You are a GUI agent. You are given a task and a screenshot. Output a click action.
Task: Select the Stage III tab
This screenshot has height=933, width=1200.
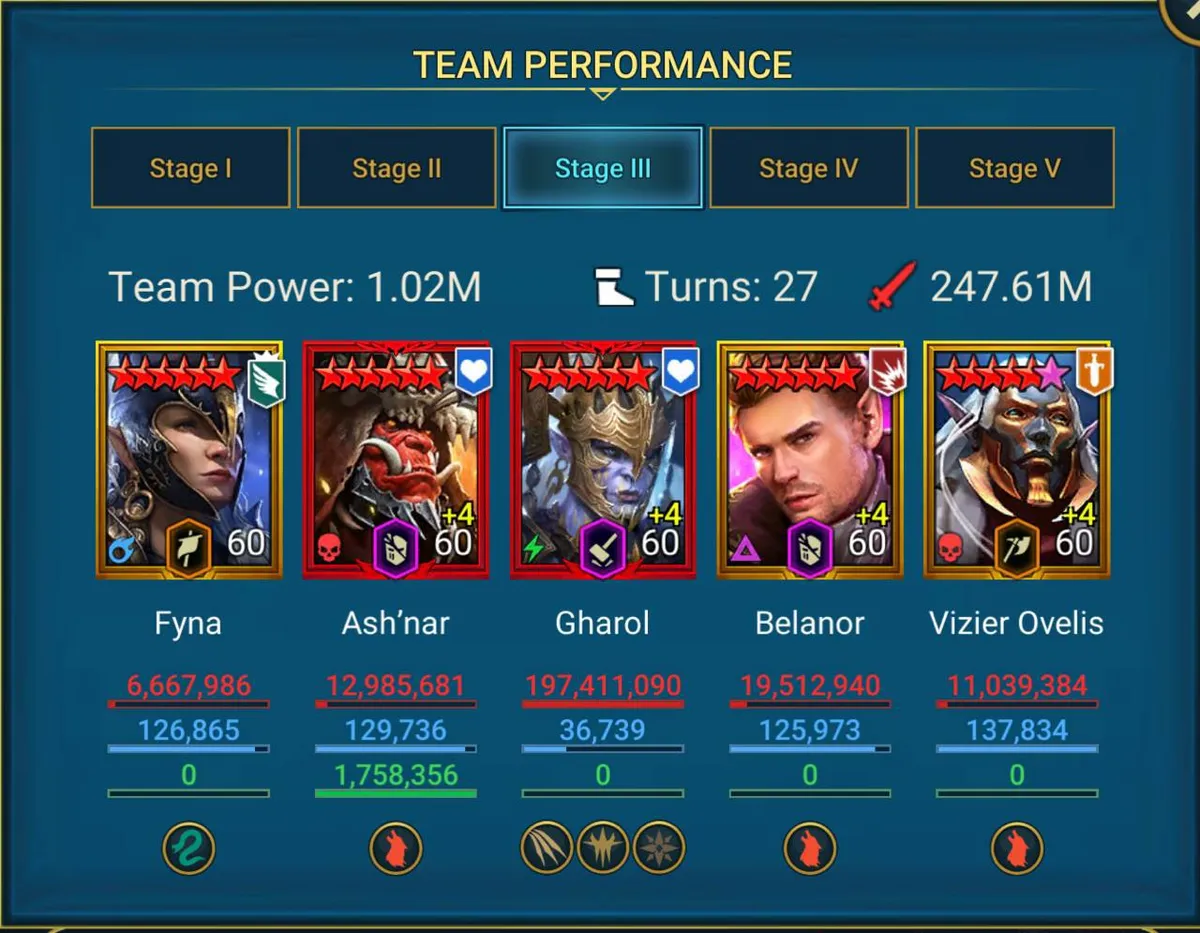(x=602, y=168)
